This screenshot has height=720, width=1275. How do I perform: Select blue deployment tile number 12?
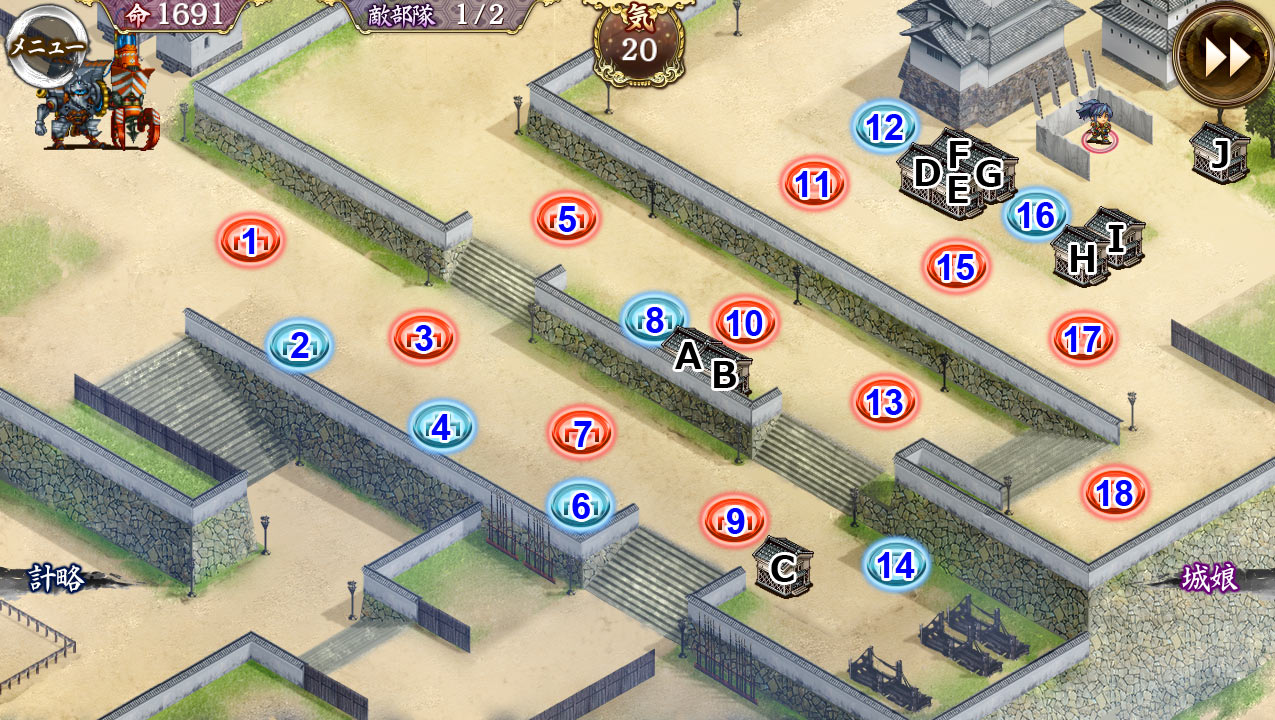click(885, 127)
